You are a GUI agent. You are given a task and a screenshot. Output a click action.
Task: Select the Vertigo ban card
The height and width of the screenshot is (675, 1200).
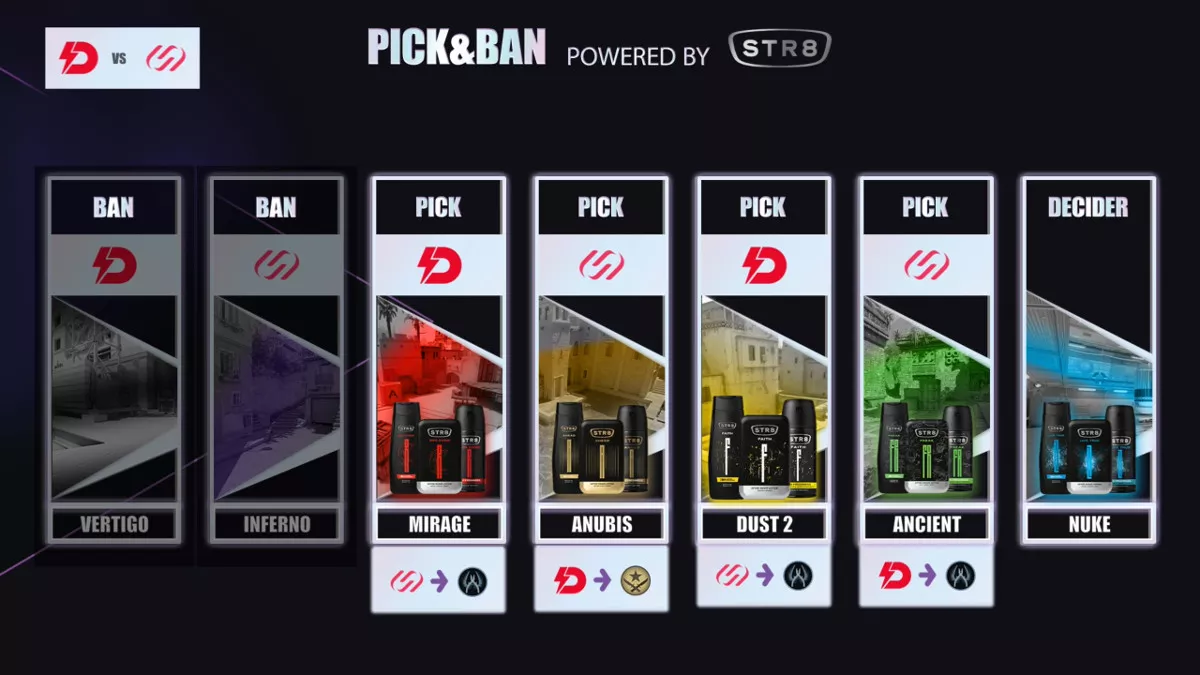click(113, 360)
